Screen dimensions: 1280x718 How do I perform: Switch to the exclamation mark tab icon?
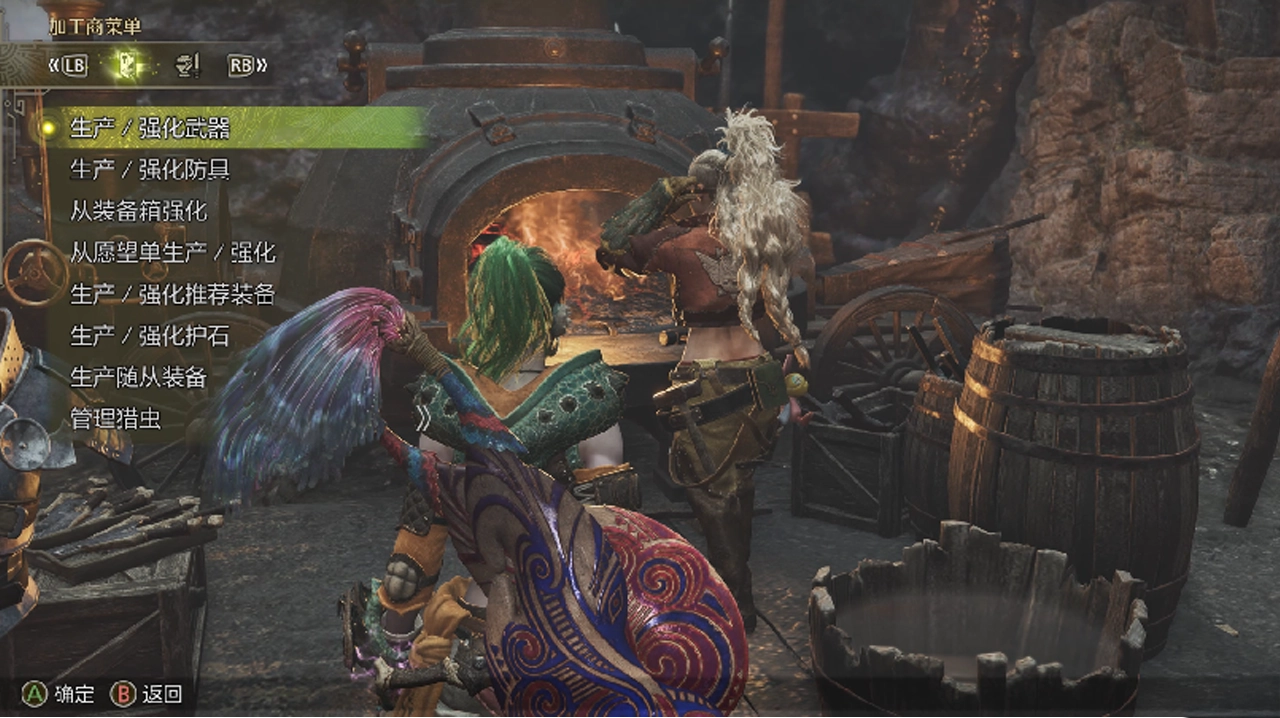pyautogui.click(x=187, y=66)
